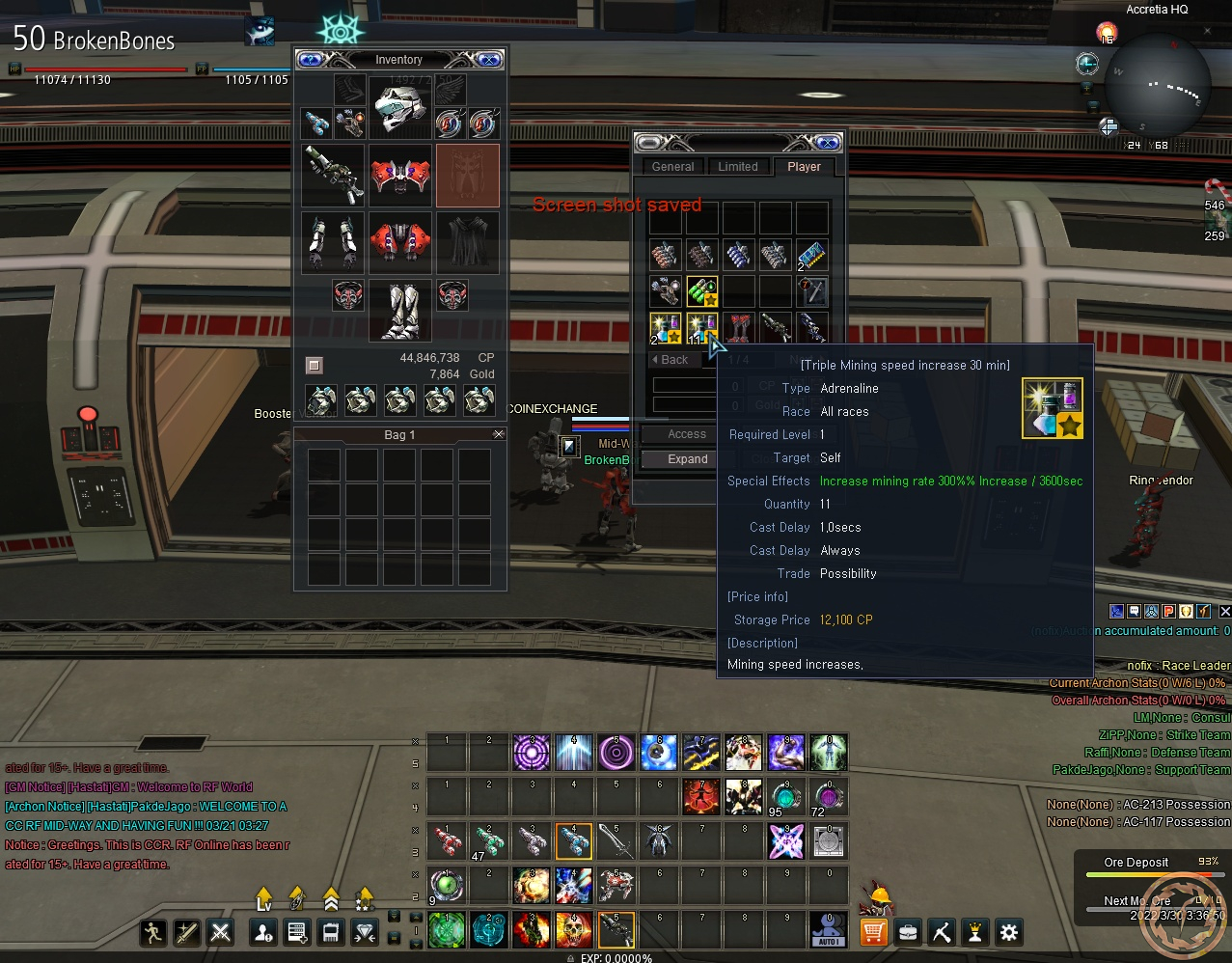
Task: Select the Player storage tab
Action: pyautogui.click(x=804, y=167)
